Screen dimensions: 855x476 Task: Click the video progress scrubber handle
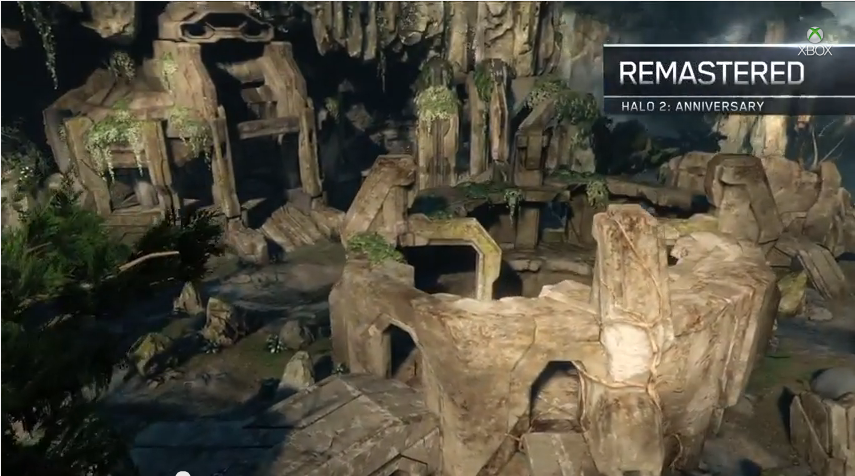pyautogui.click(x=184, y=472)
